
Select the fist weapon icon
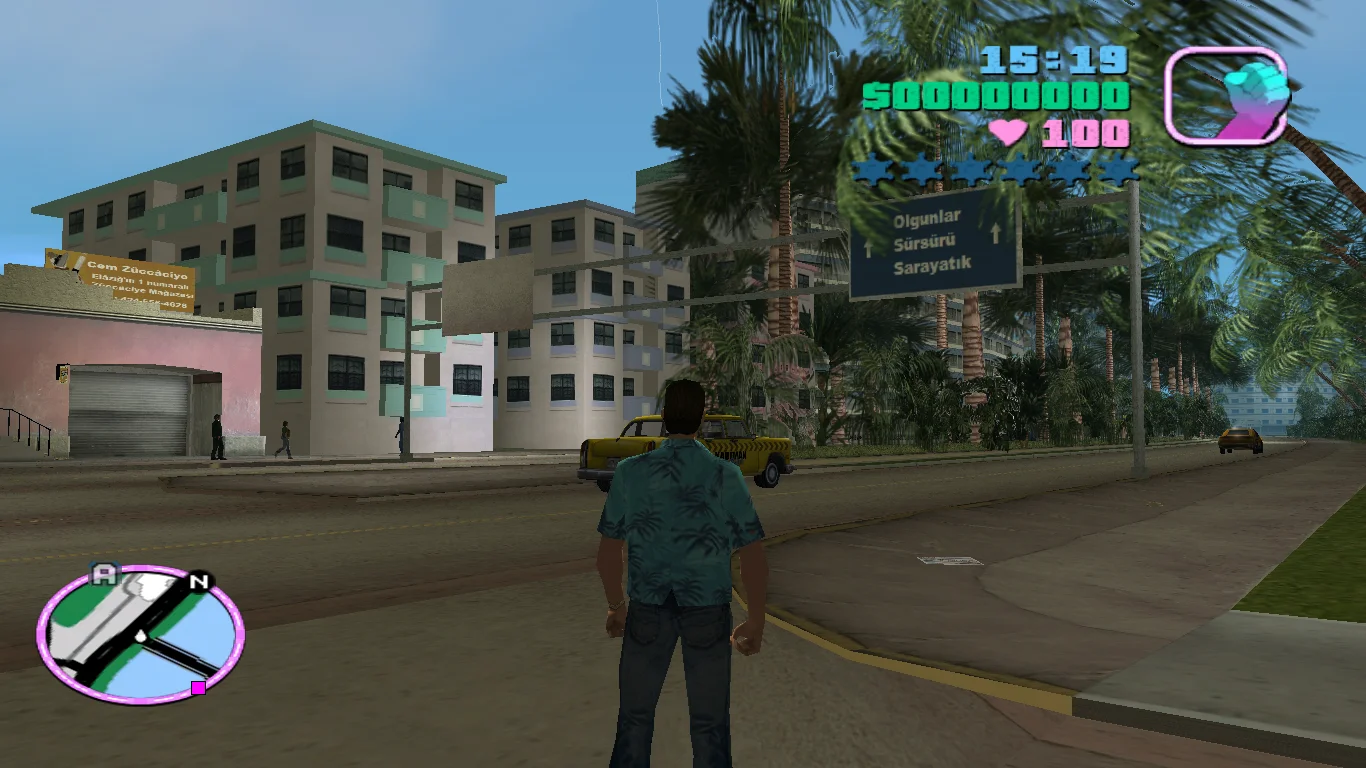tap(1226, 96)
